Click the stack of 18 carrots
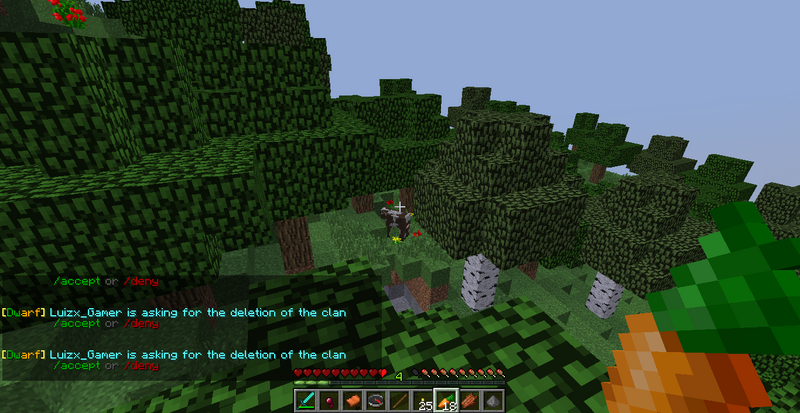 447,401
